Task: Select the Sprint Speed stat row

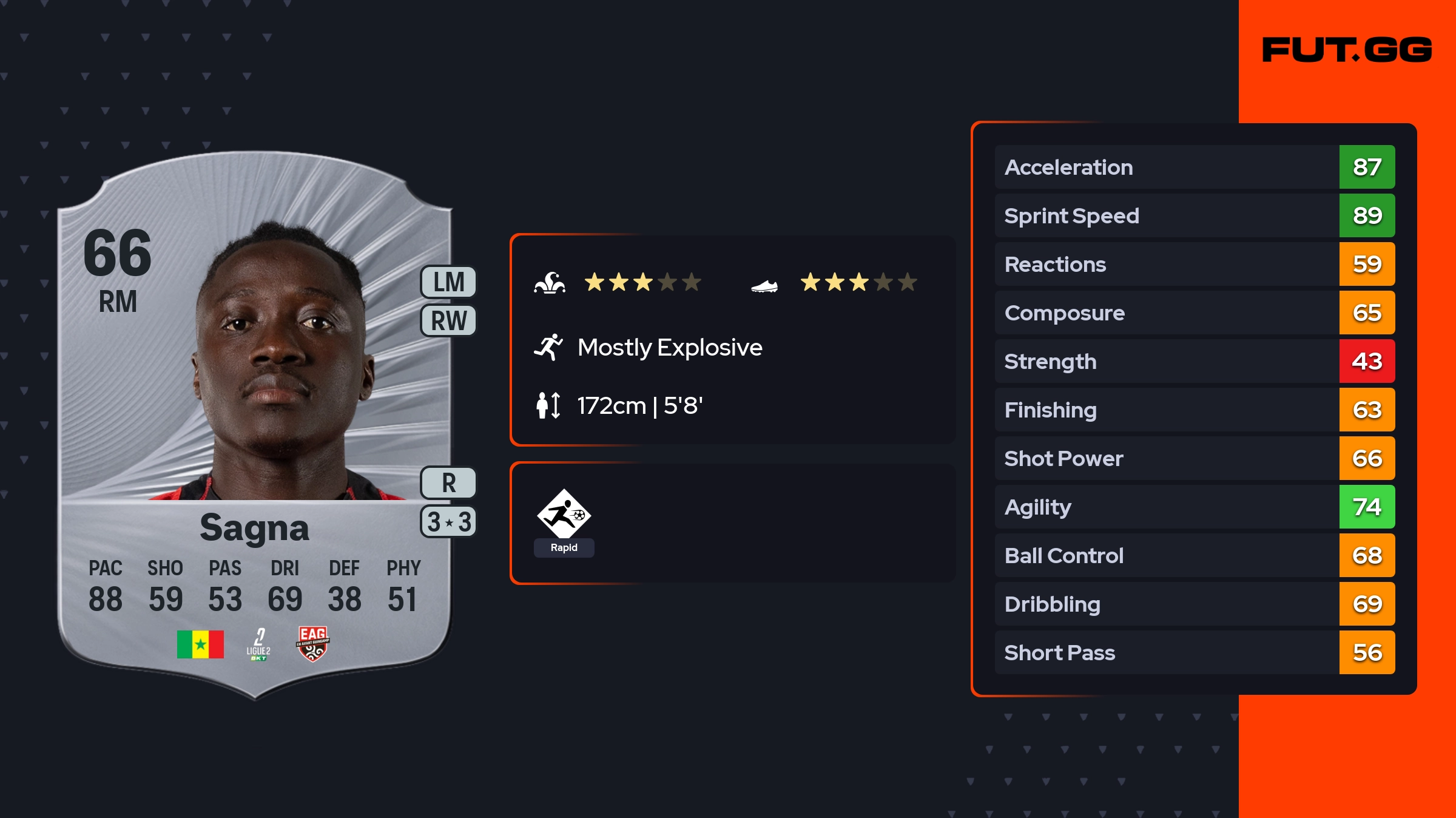Action: [x=1194, y=215]
